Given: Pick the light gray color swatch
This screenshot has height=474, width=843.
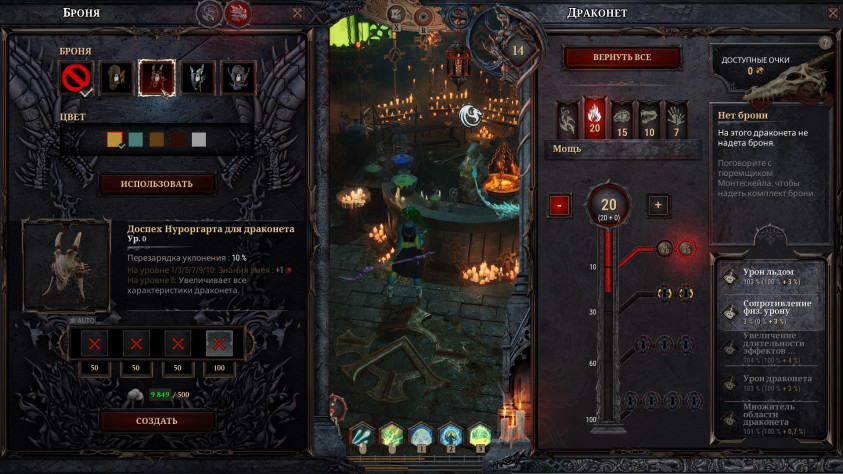Looking at the screenshot, I should pyautogui.click(x=198, y=140).
